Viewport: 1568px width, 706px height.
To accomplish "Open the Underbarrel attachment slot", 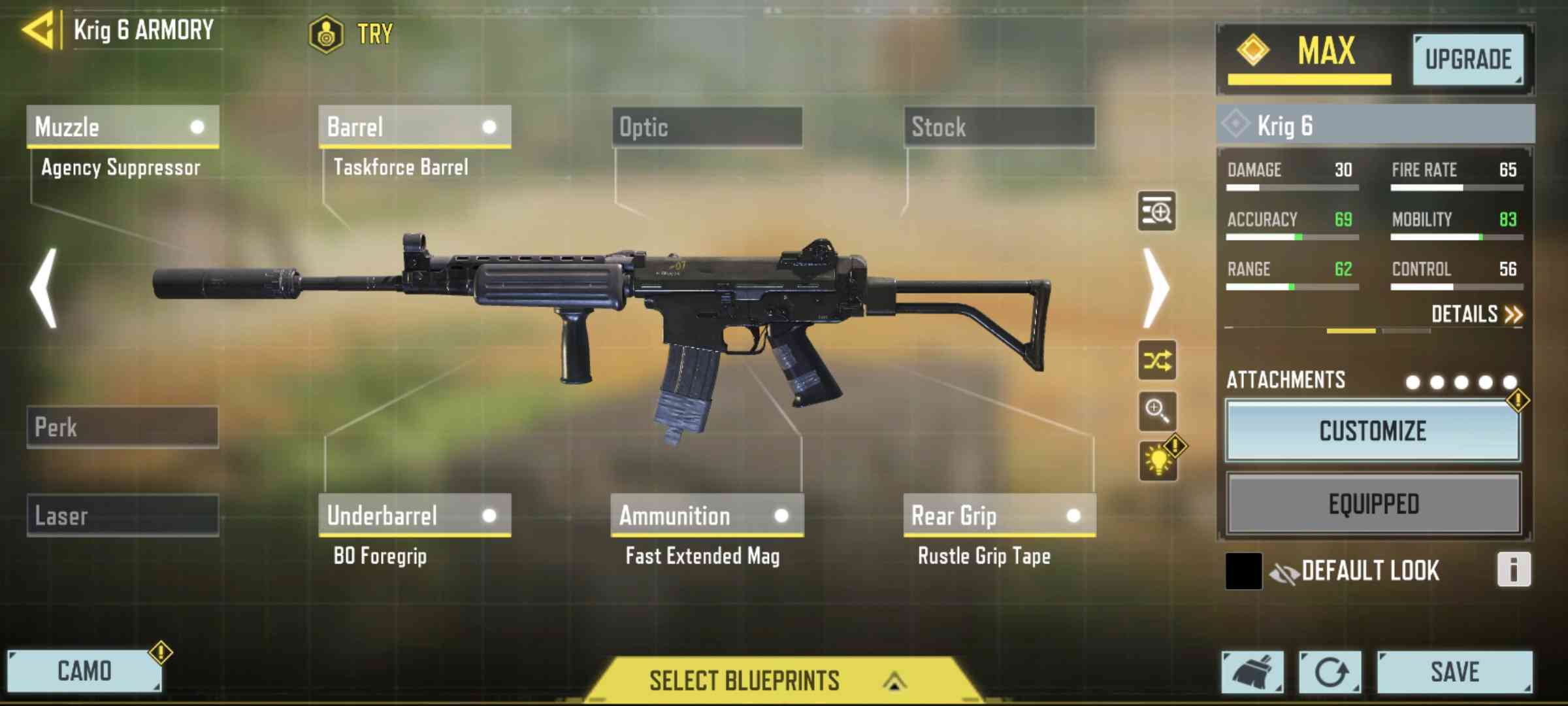I will coord(415,516).
